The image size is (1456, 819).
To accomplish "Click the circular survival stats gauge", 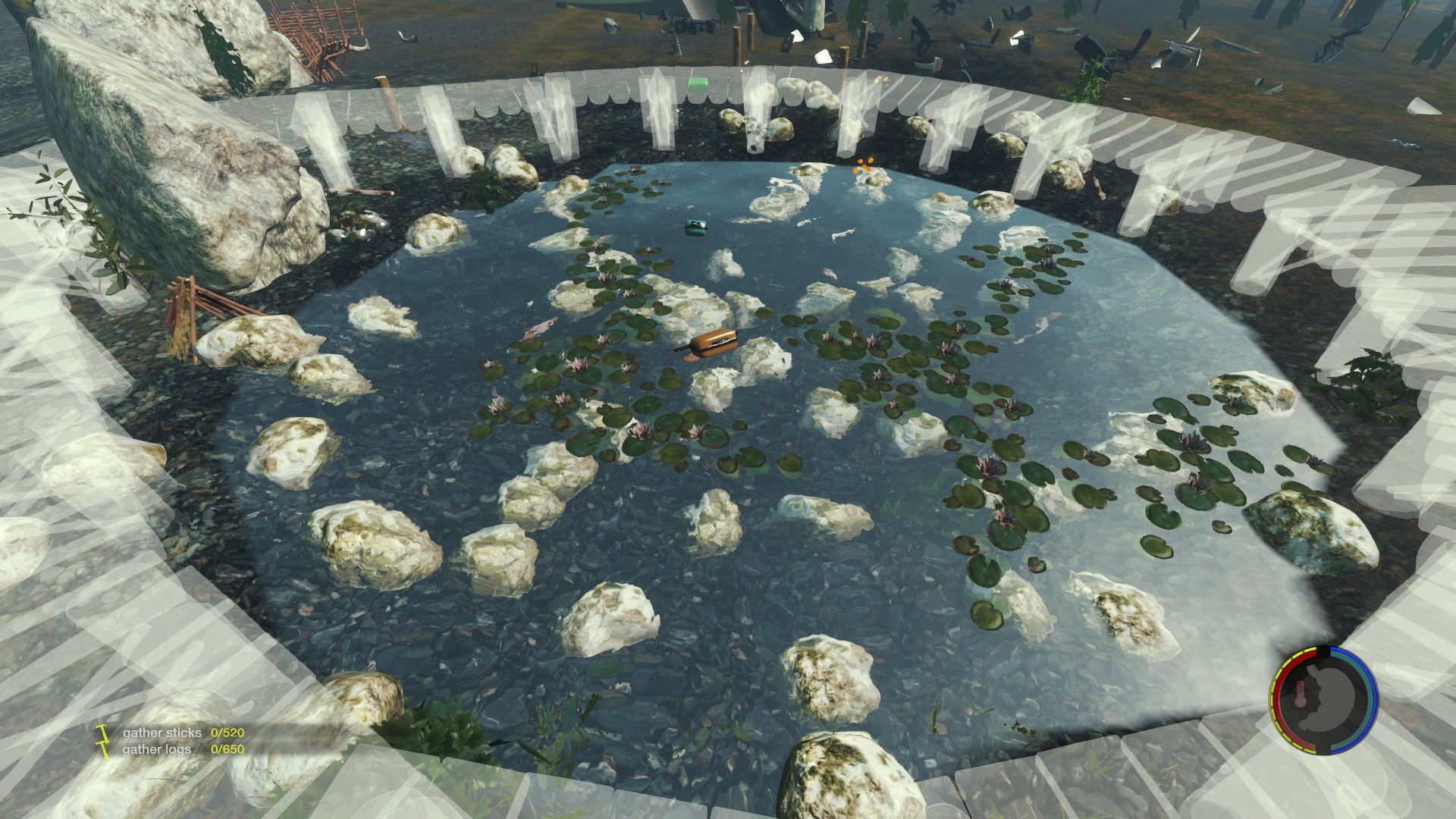I will (x=1323, y=701).
